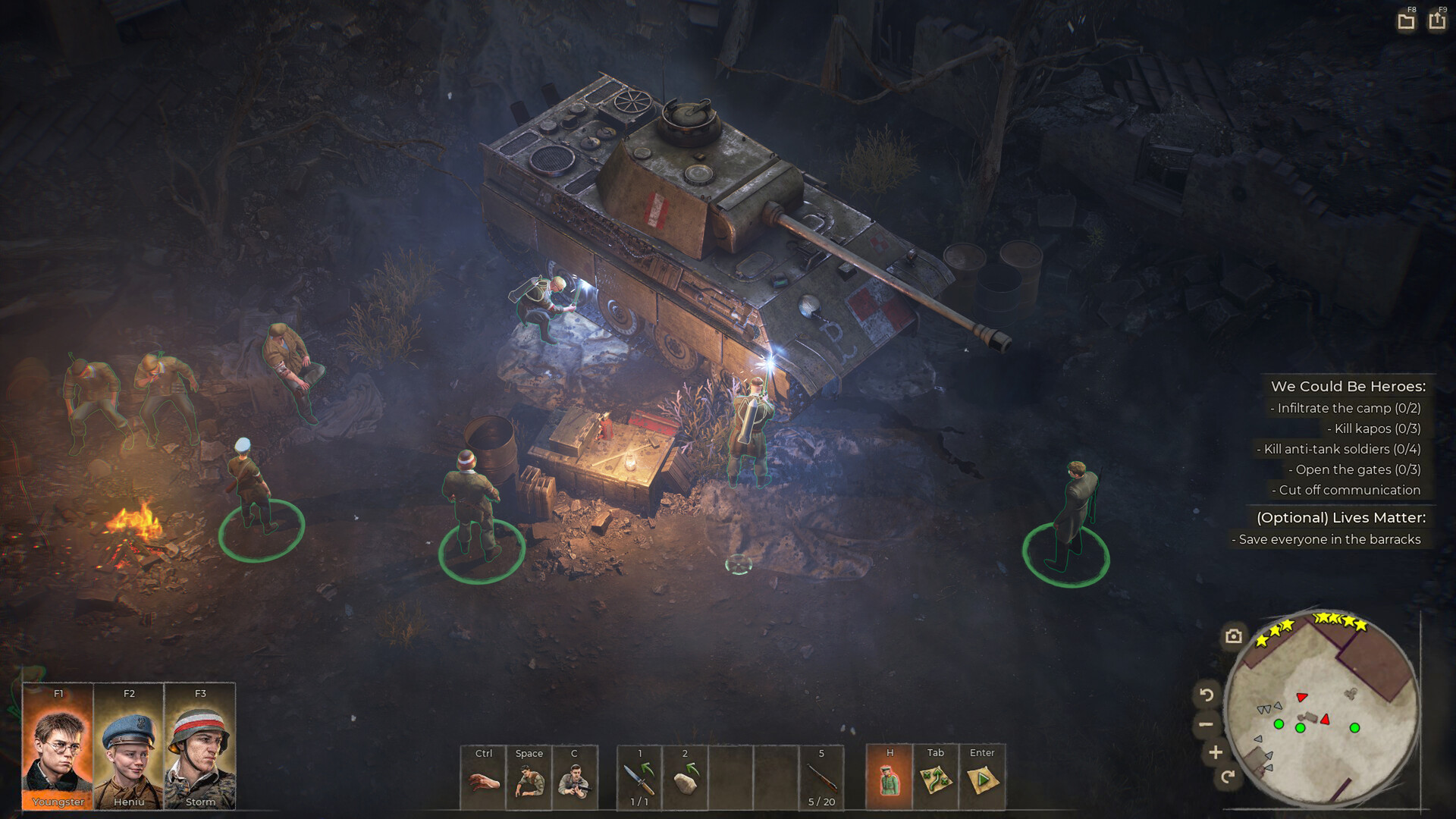Click the folder icon in top corner
This screenshot has height=819, width=1456.
[1406, 21]
